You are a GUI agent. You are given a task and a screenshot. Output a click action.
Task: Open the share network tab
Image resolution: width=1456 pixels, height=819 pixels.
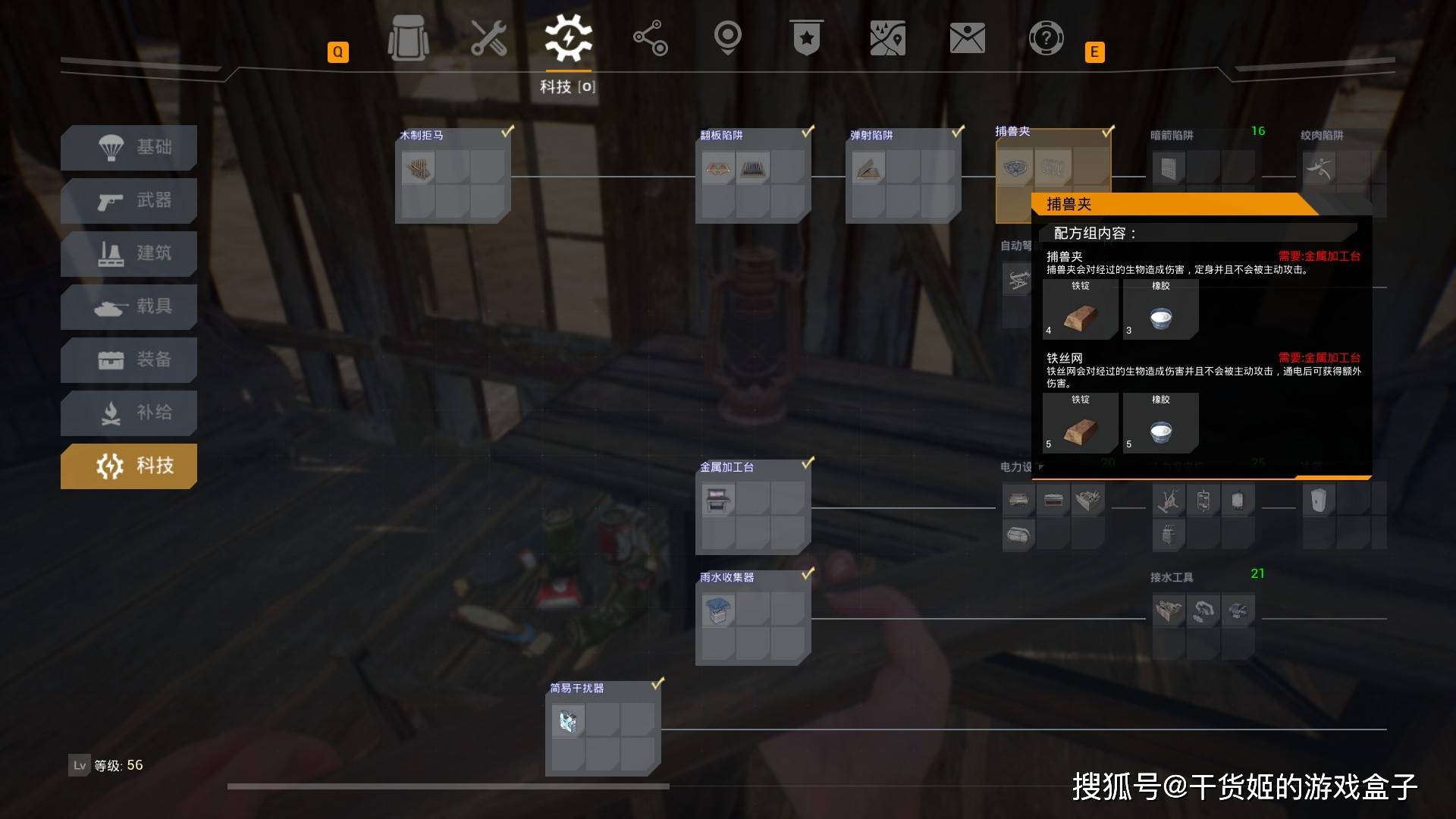click(650, 38)
